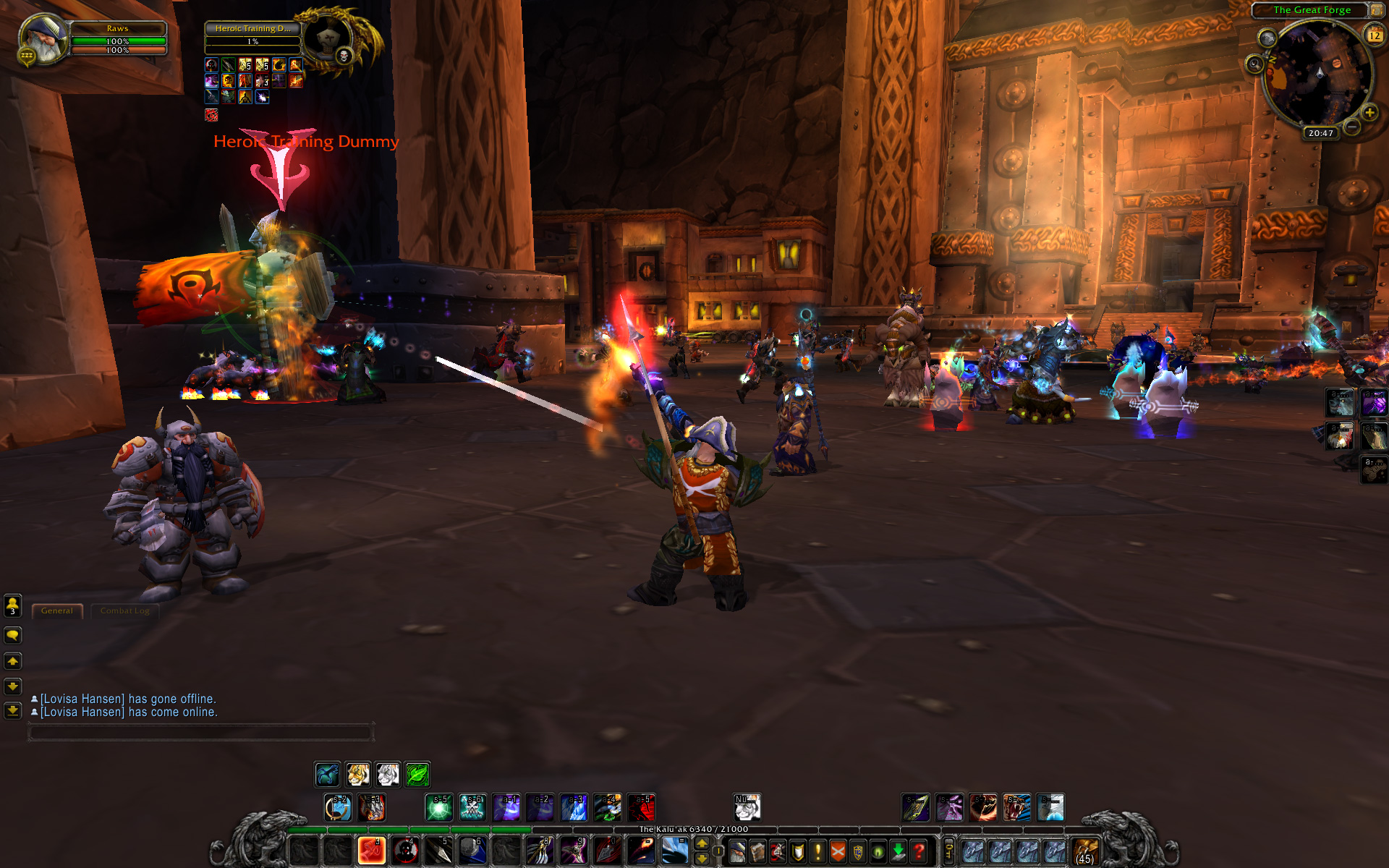The height and width of the screenshot is (868, 1389).
Task: Zoom out the minimap
Action: coord(1351,127)
